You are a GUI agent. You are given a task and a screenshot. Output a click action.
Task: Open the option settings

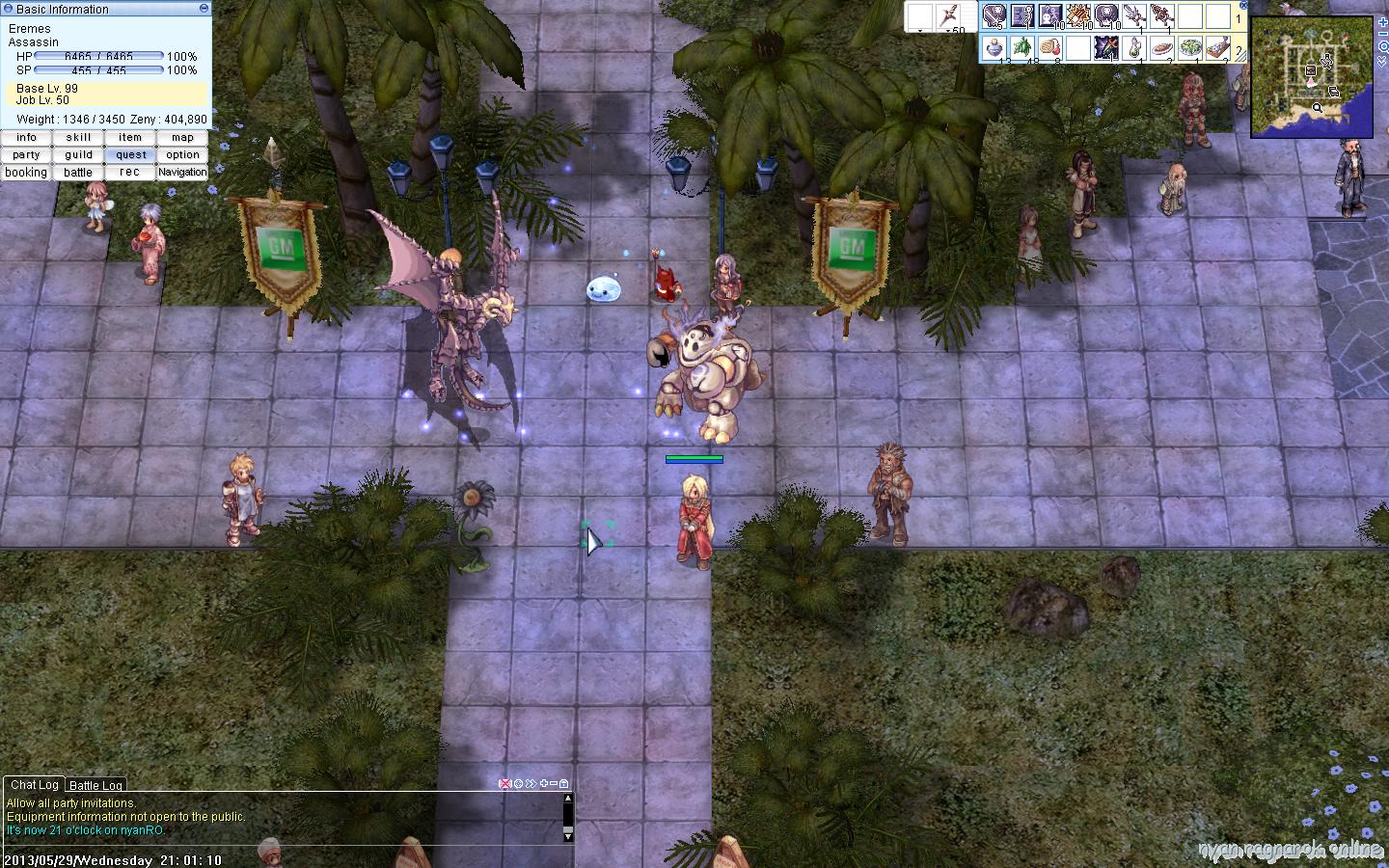click(182, 155)
